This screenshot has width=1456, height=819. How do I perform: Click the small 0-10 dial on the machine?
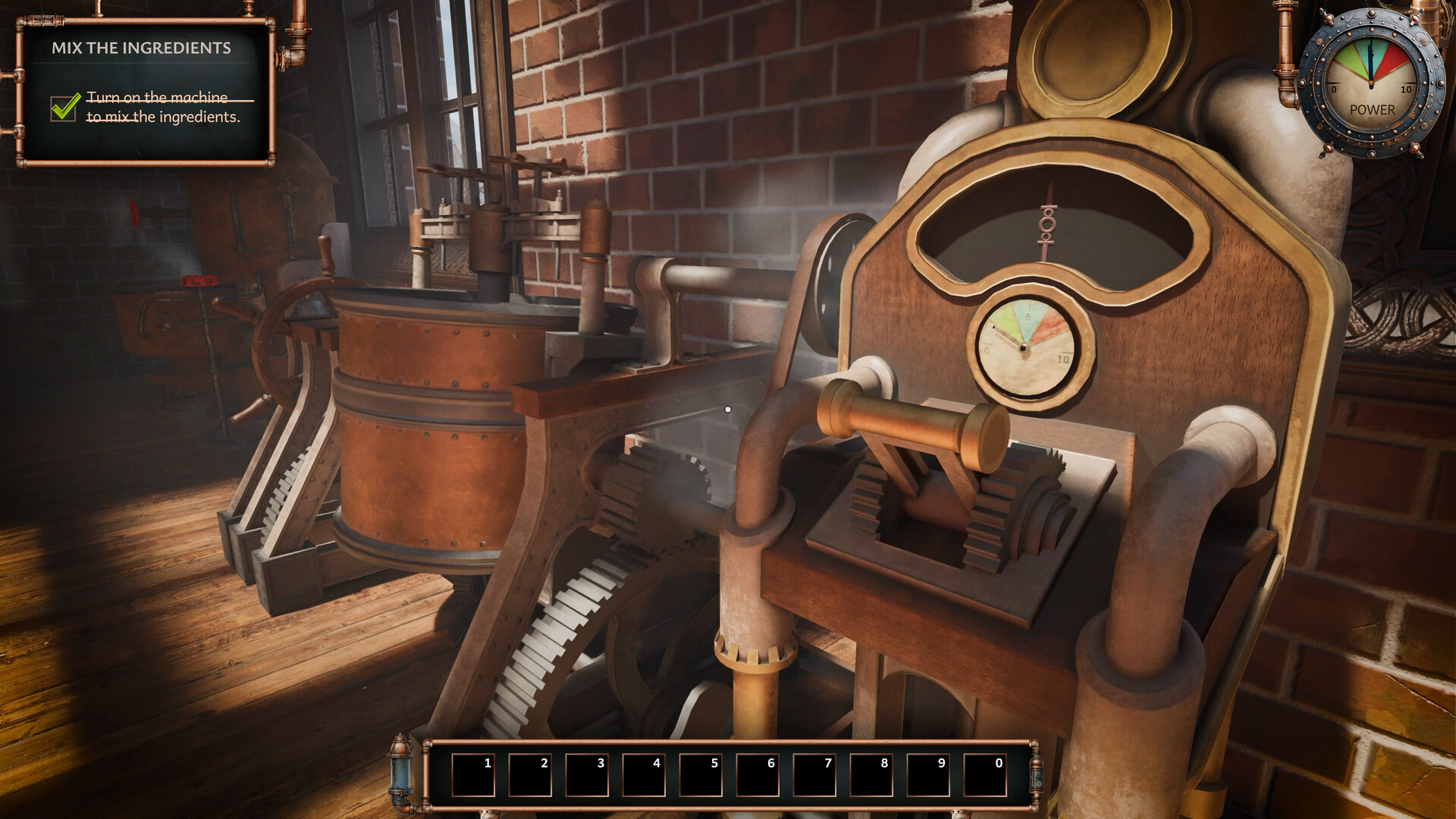pos(1026,347)
